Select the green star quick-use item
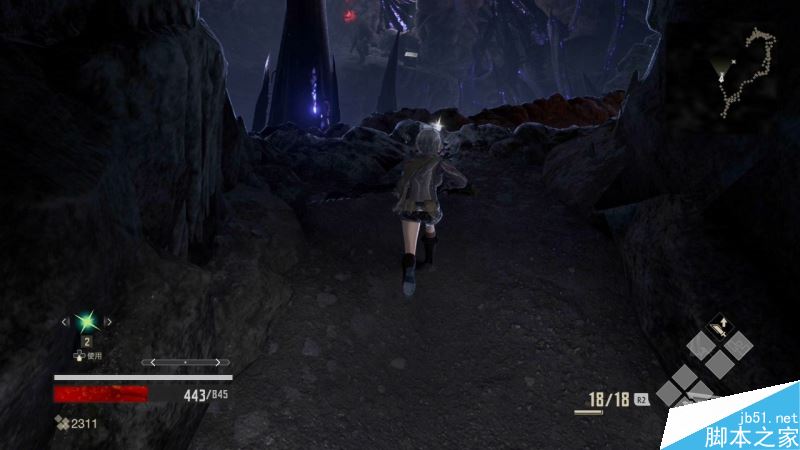800x450 pixels. tap(87, 321)
